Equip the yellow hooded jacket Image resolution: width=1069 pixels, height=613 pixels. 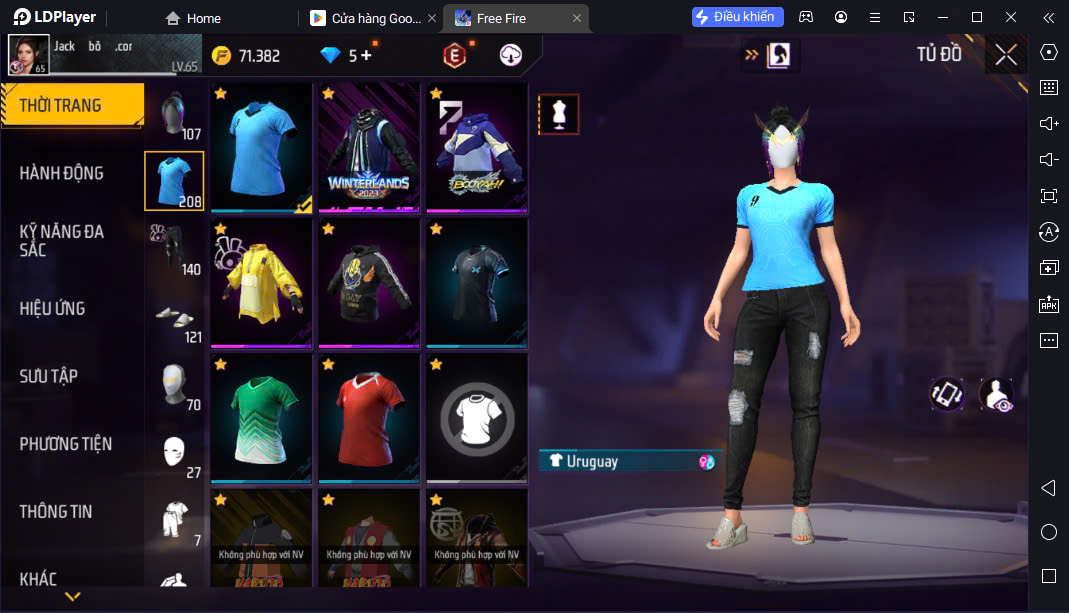261,283
